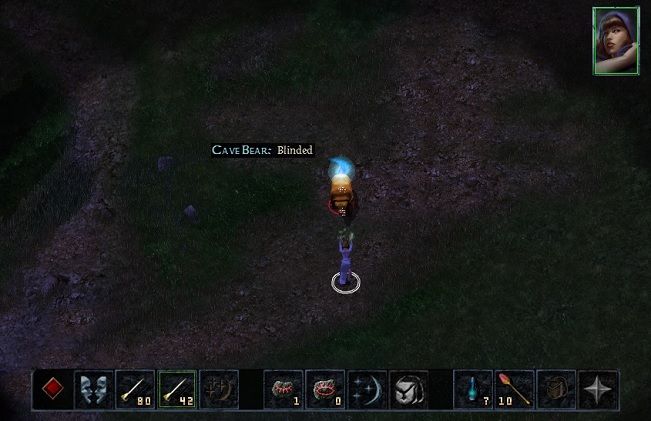Use the red toothed item with count 1
This screenshot has width=651, height=421.
(x=283, y=389)
